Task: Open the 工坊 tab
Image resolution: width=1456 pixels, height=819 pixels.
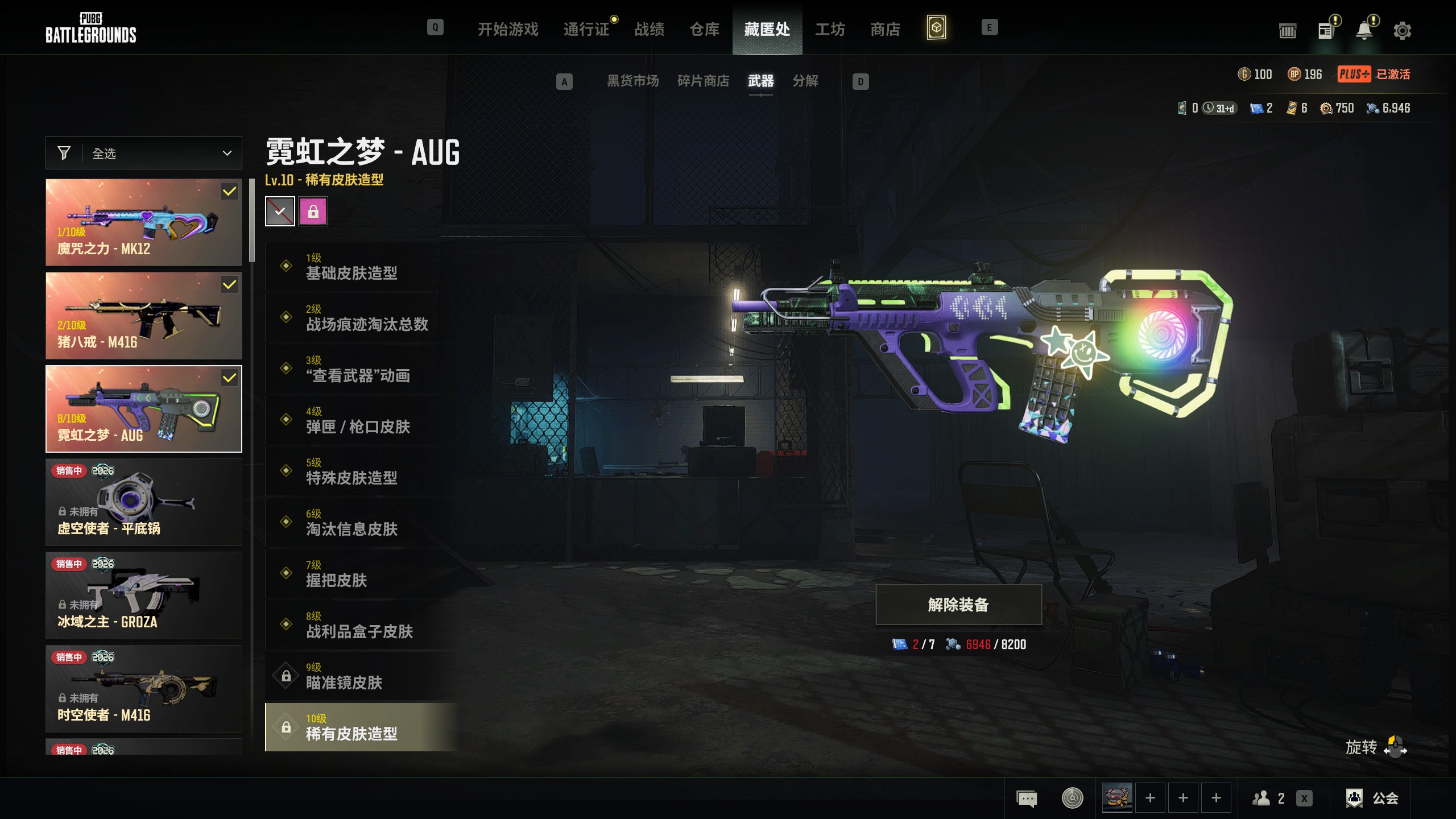Action: 830,29
